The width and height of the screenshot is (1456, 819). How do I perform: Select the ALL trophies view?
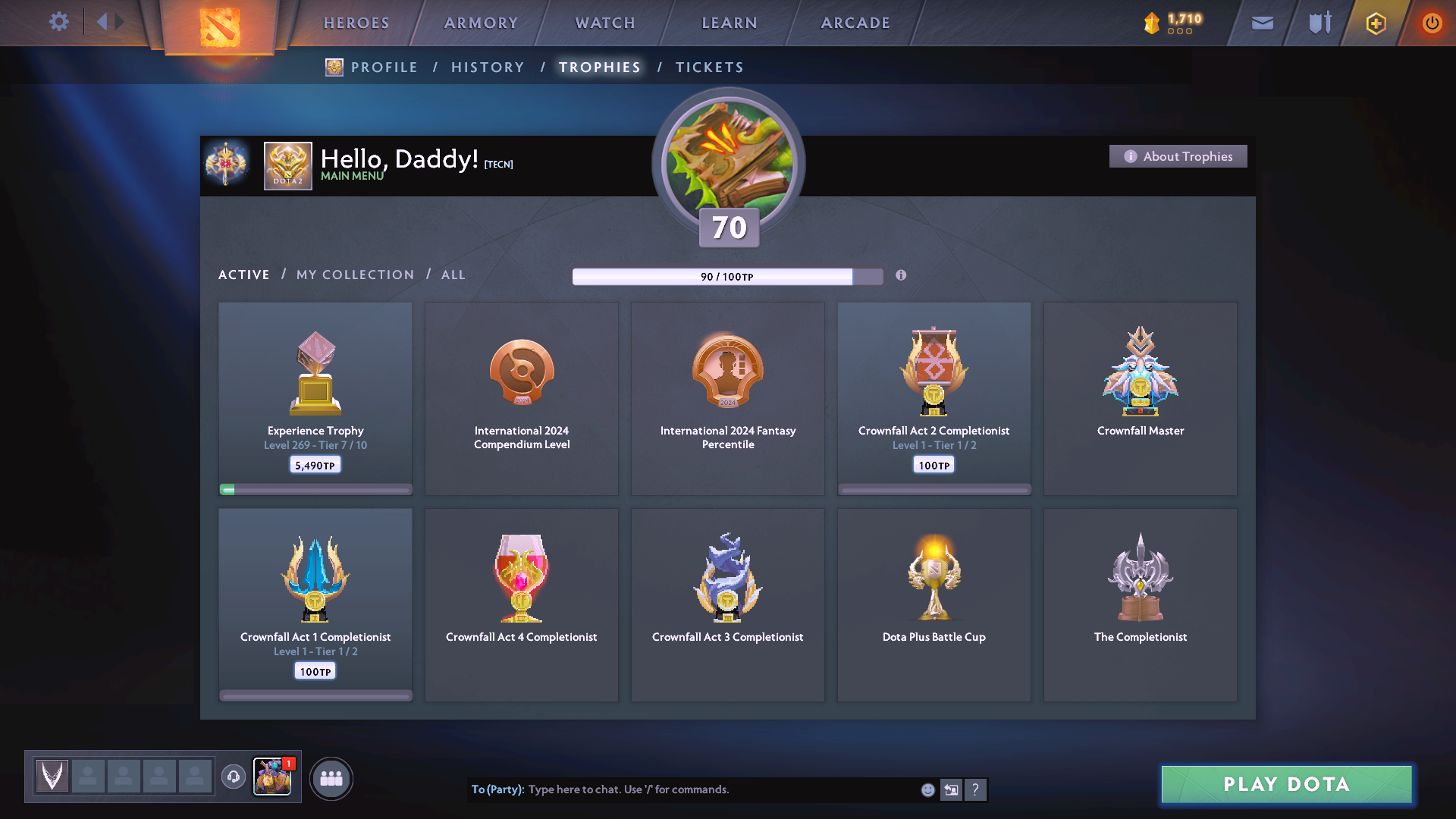pyautogui.click(x=453, y=275)
